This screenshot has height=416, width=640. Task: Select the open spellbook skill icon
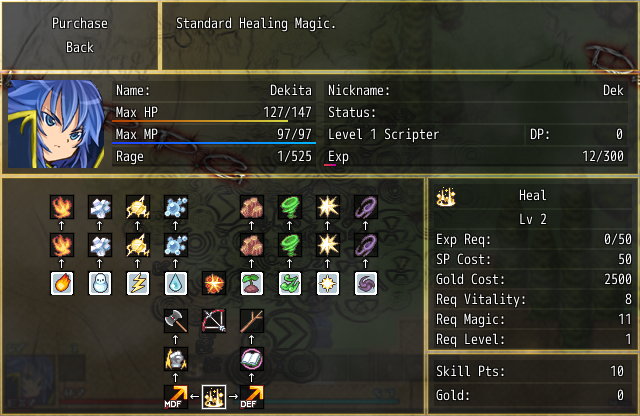click(x=252, y=359)
